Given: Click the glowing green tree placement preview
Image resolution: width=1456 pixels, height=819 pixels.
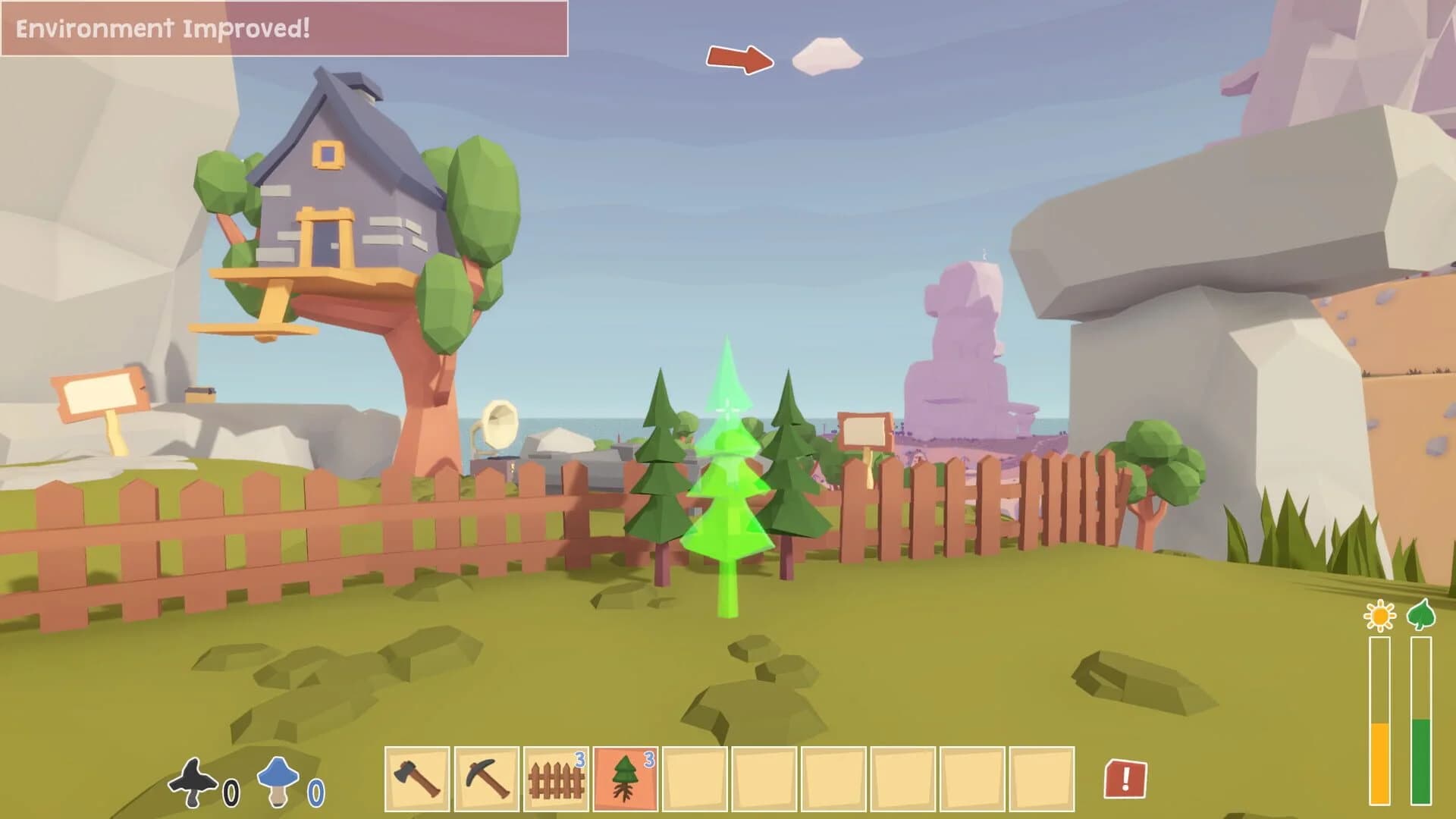Looking at the screenshot, I should (726, 493).
